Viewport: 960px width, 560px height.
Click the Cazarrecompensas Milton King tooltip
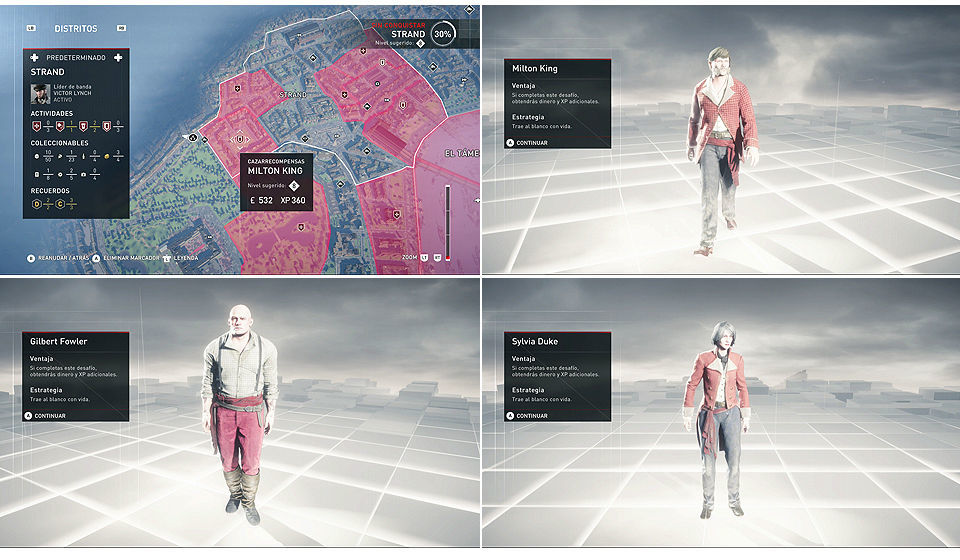coord(277,183)
